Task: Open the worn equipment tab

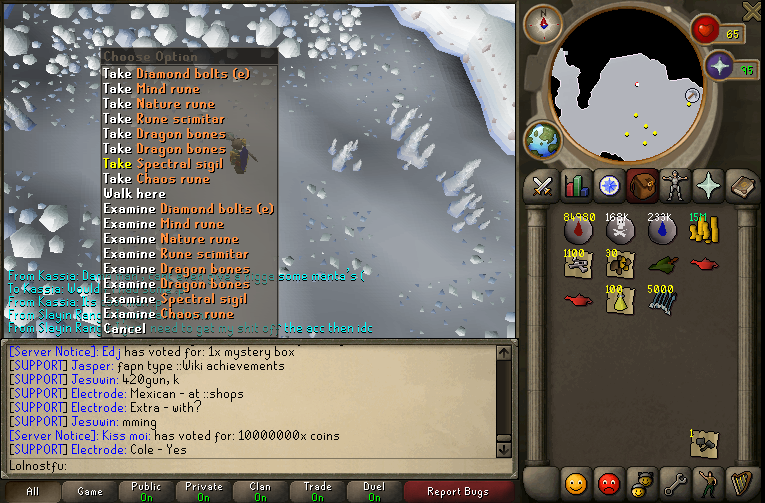Action: (x=674, y=186)
